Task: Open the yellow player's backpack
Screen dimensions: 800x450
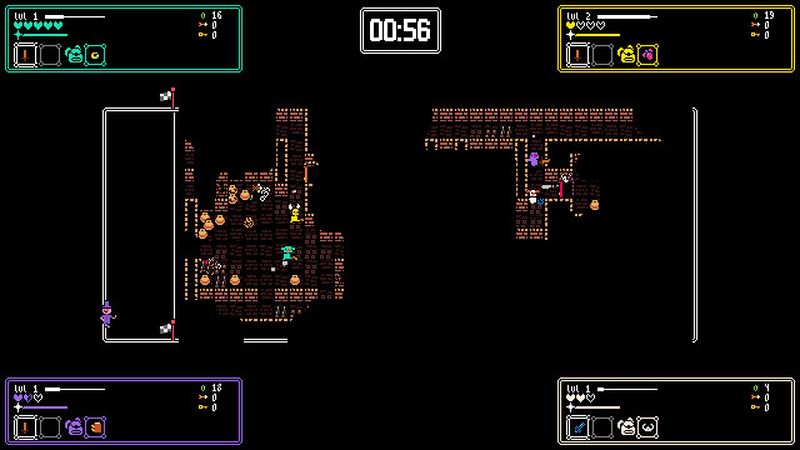Action: pyautogui.click(x=627, y=55)
